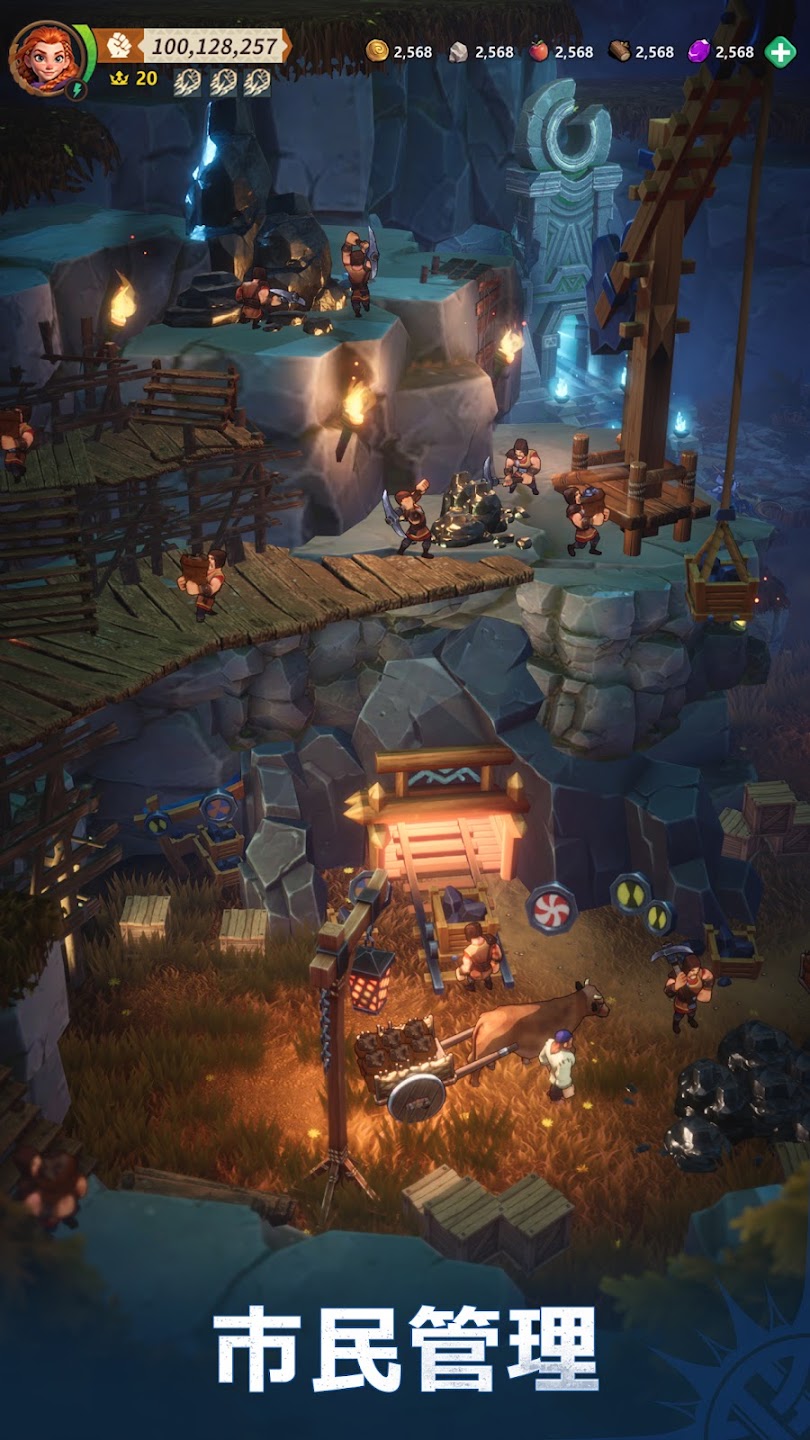Viewport: 810px width, 1440px height.
Task: Open the red-haired hero avatar profile
Action: (x=45, y=55)
